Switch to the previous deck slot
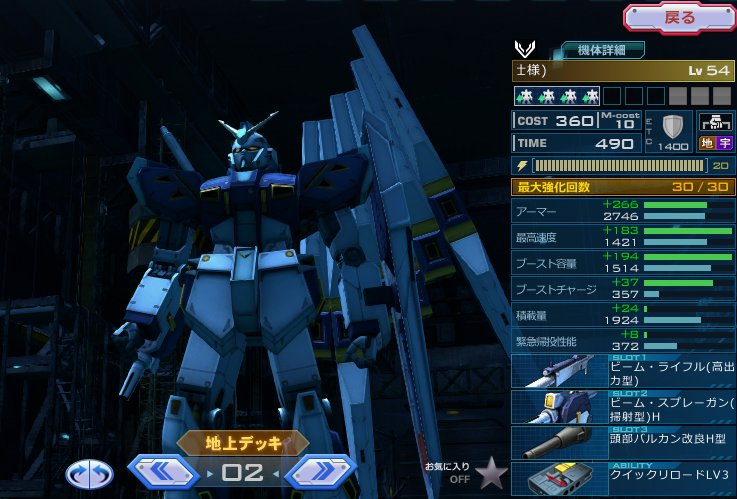The height and width of the screenshot is (499, 737). click(x=165, y=471)
